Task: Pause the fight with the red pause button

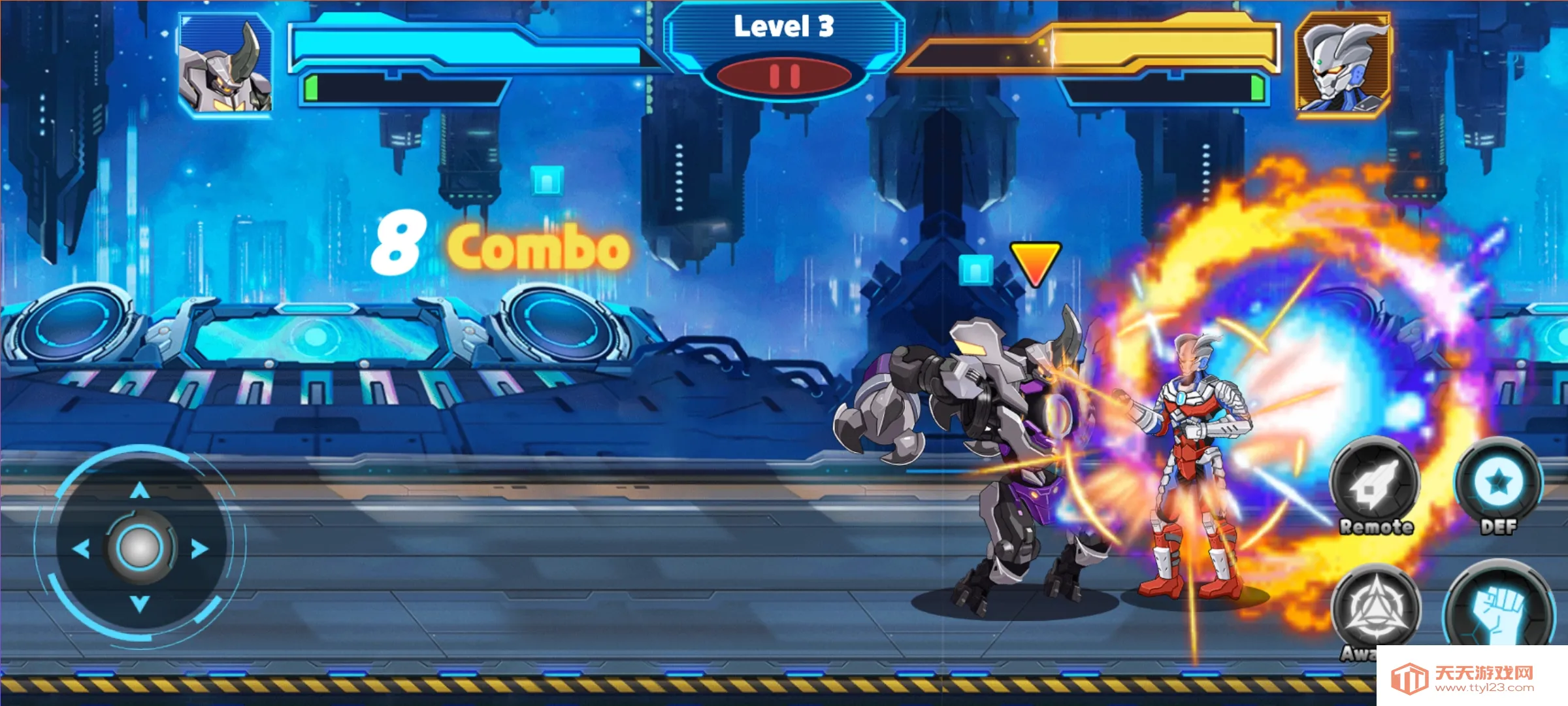Action: (785, 76)
